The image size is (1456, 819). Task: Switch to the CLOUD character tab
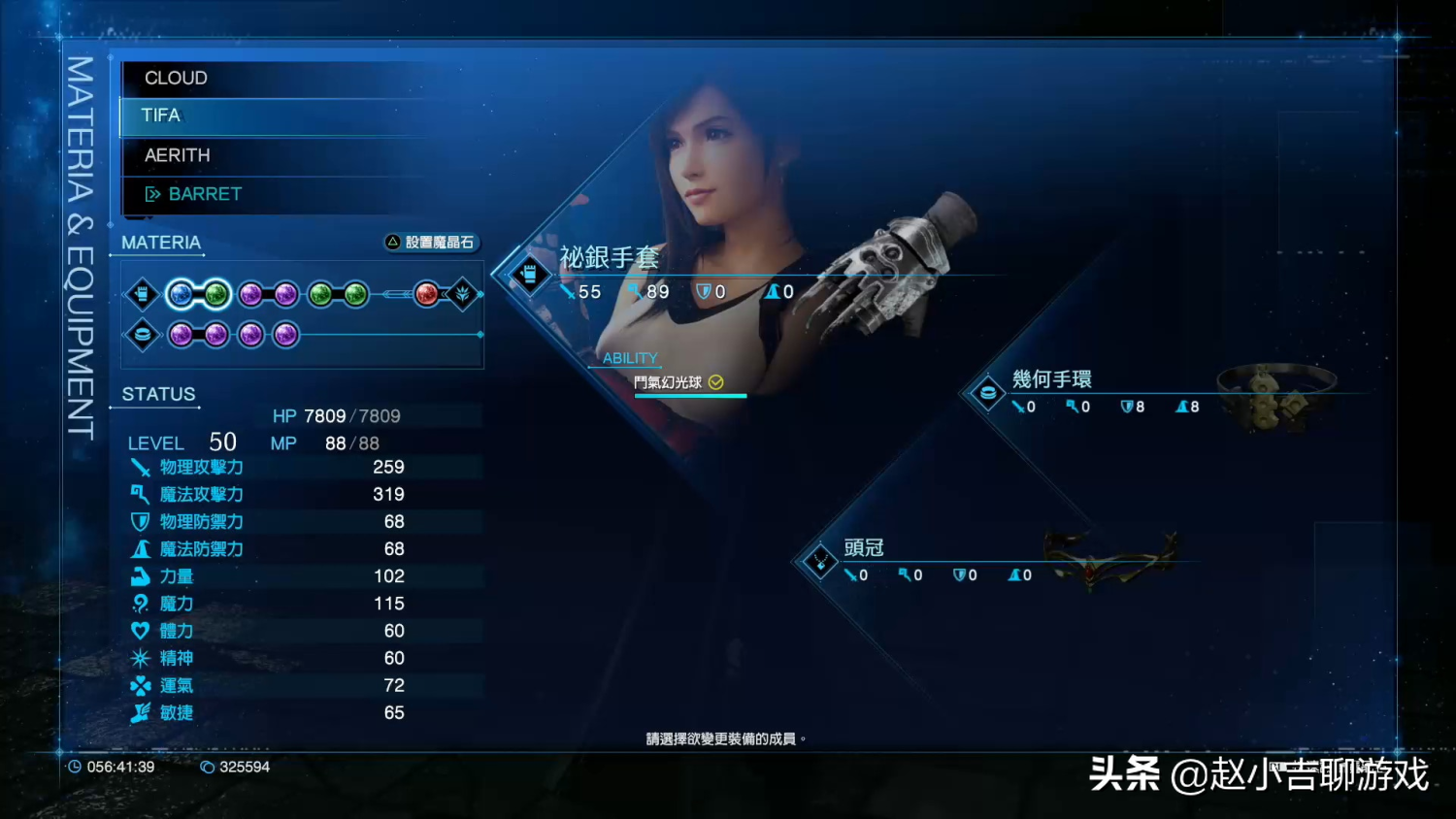click(176, 78)
